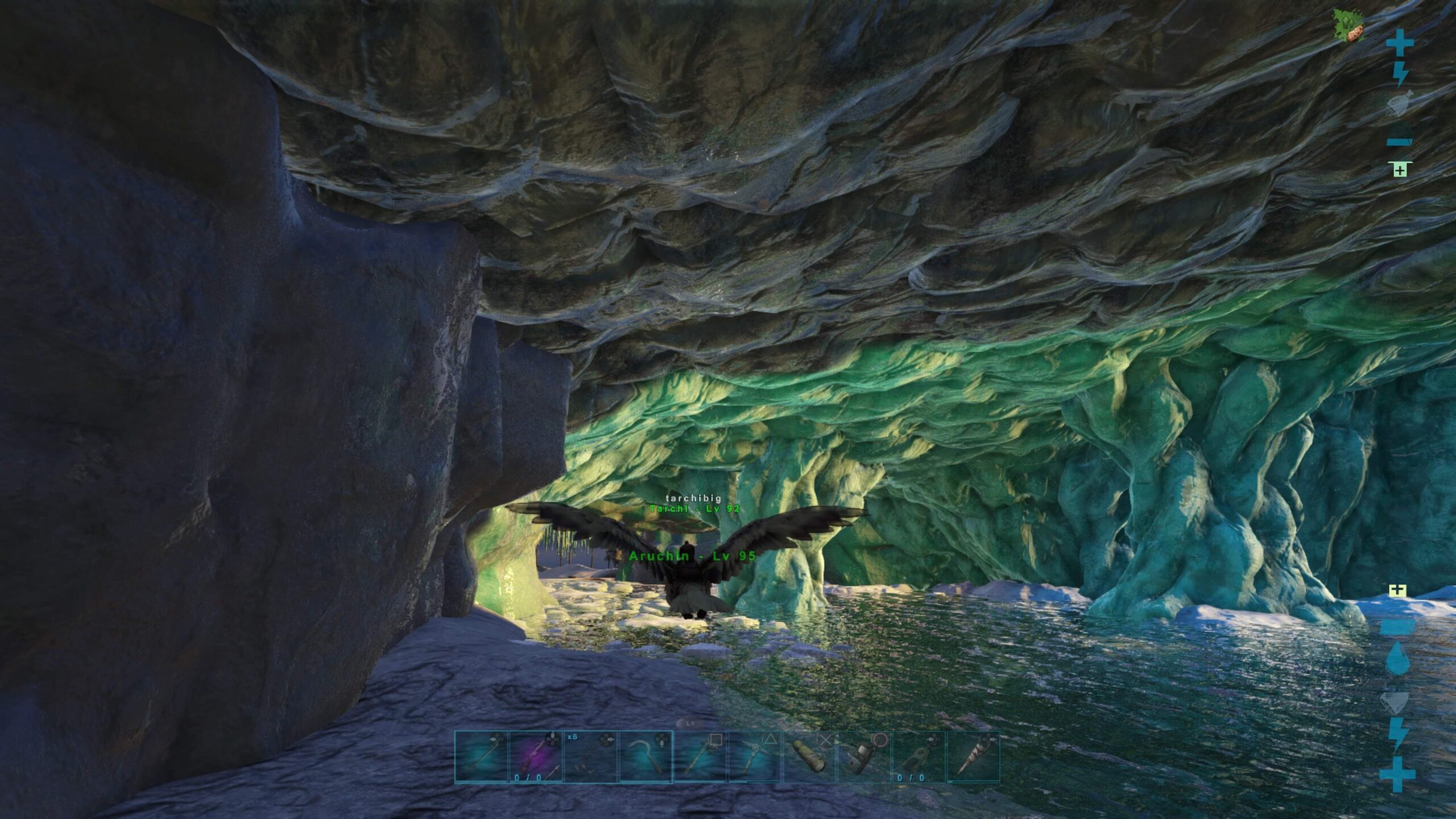Select the spear in the first hotbar slot
This screenshot has width=1456, height=819.
click(481, 757)
